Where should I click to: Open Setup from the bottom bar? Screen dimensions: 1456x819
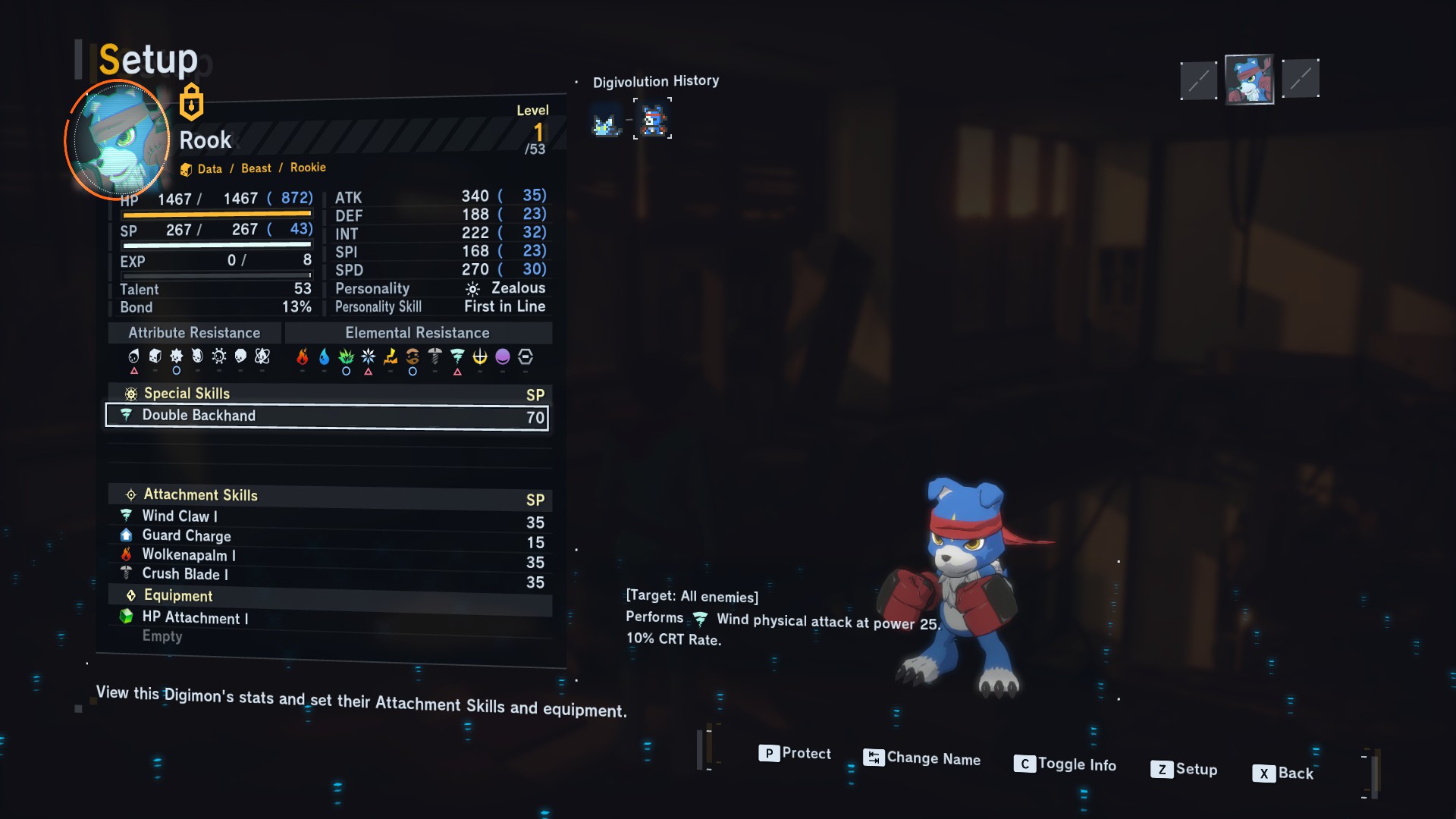1185,769
